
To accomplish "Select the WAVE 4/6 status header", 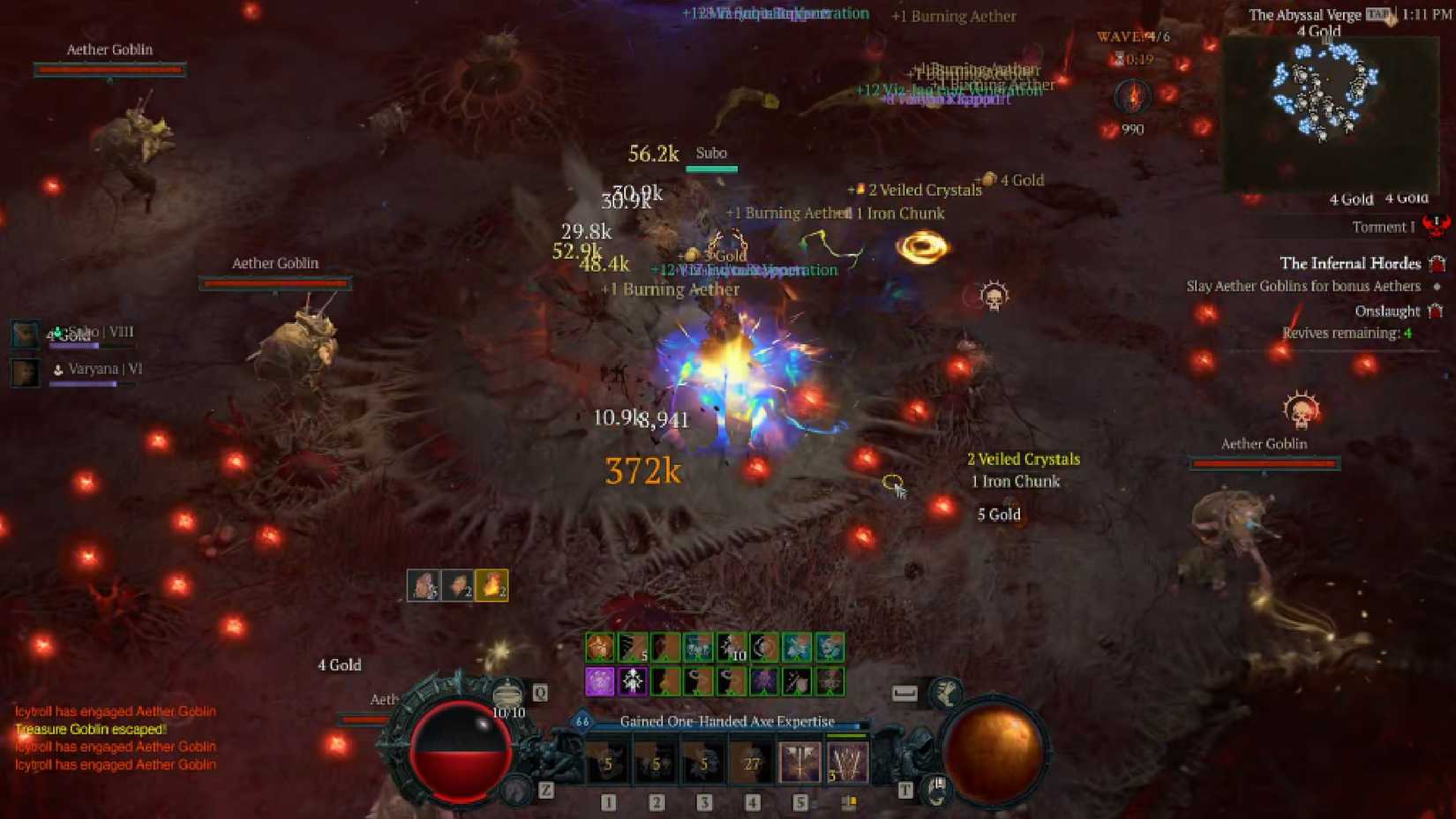I will (x=1134, y=37).
